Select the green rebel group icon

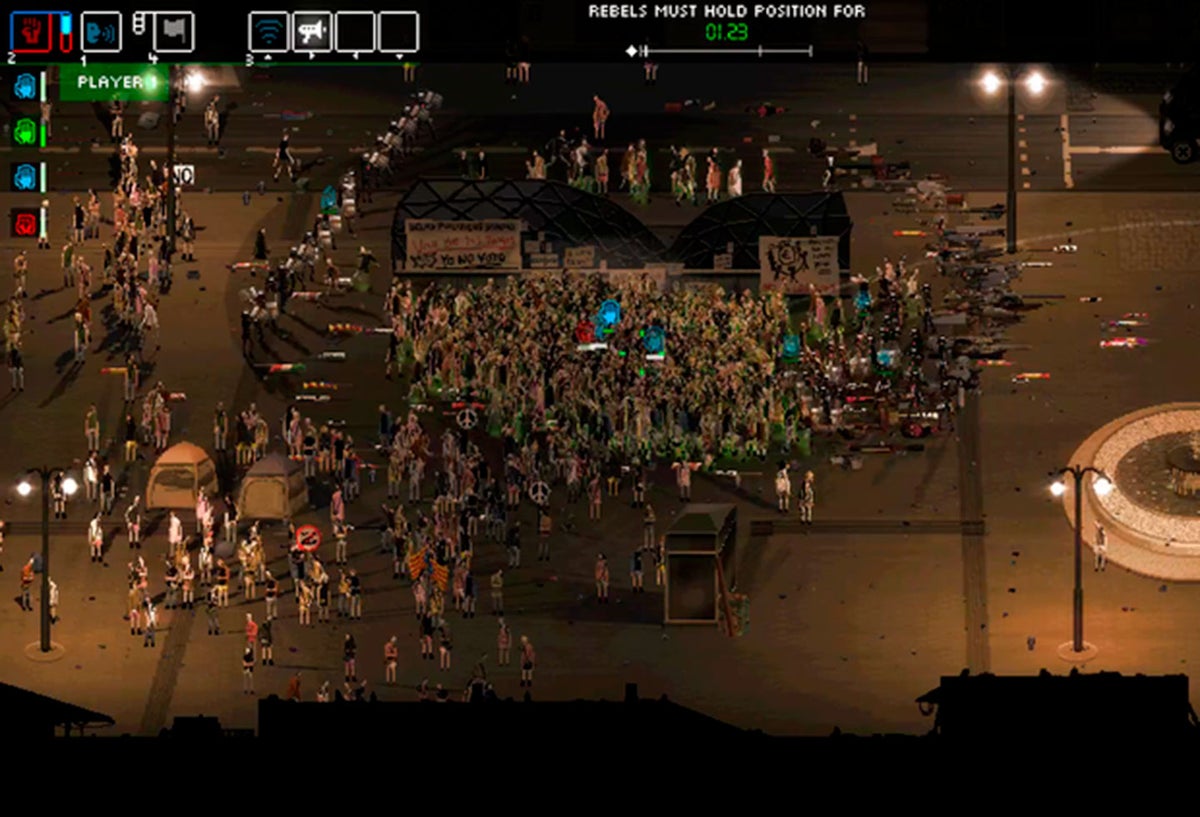pos(25,131)
